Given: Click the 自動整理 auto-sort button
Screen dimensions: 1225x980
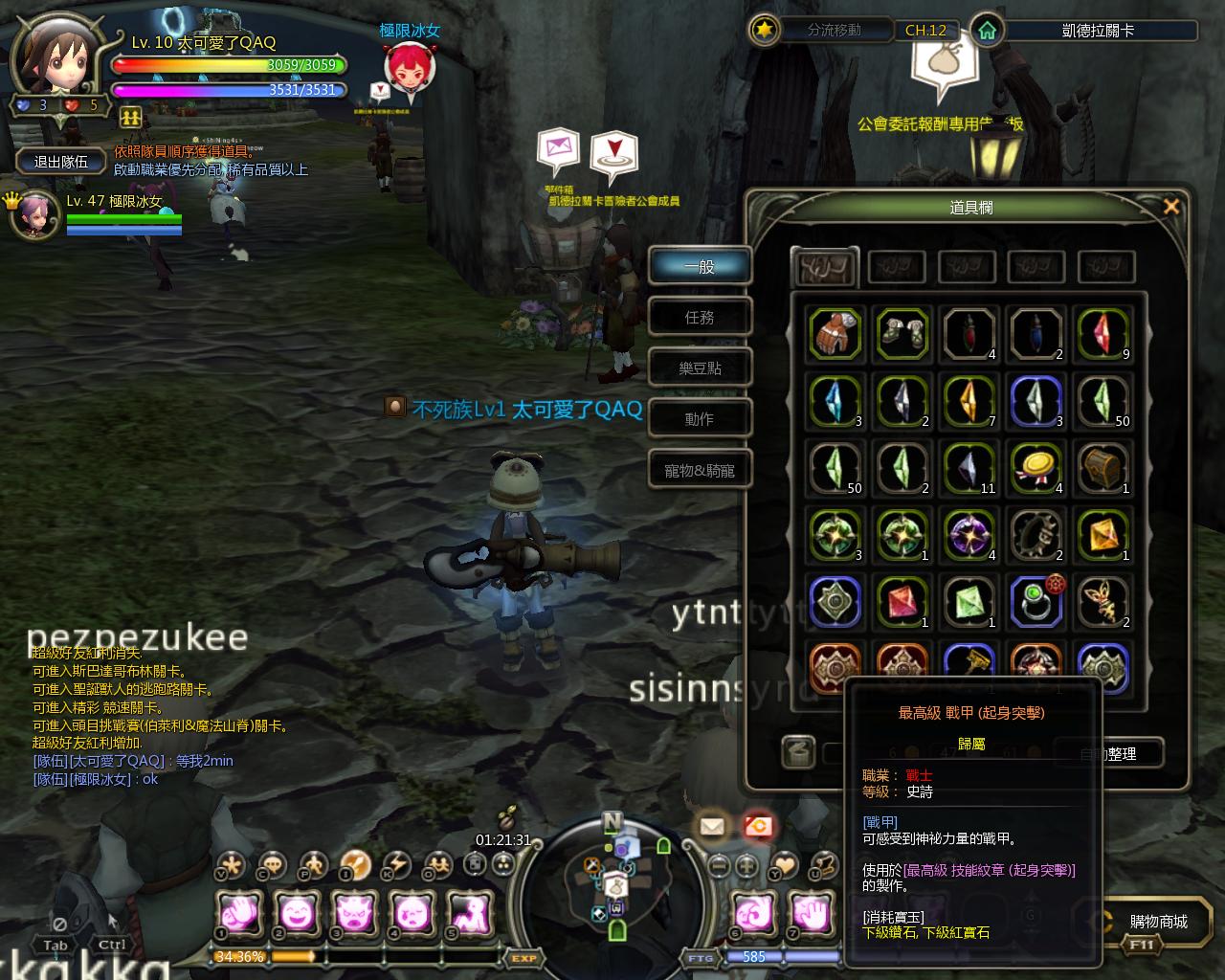Looking at the screenshot, I should pyautogui.click(x=1109, y=753).
